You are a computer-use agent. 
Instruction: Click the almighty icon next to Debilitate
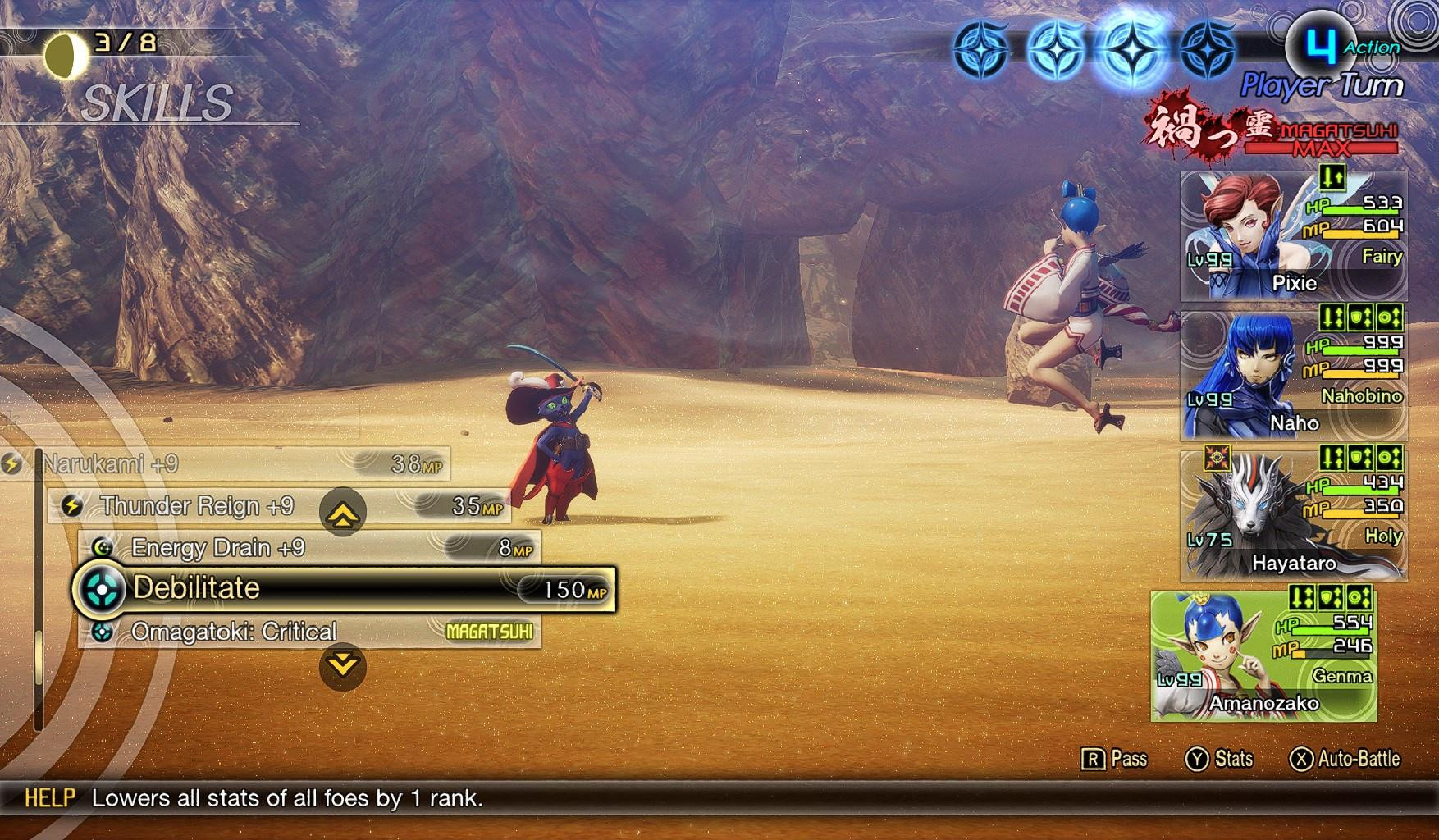[x=100, y=589]
